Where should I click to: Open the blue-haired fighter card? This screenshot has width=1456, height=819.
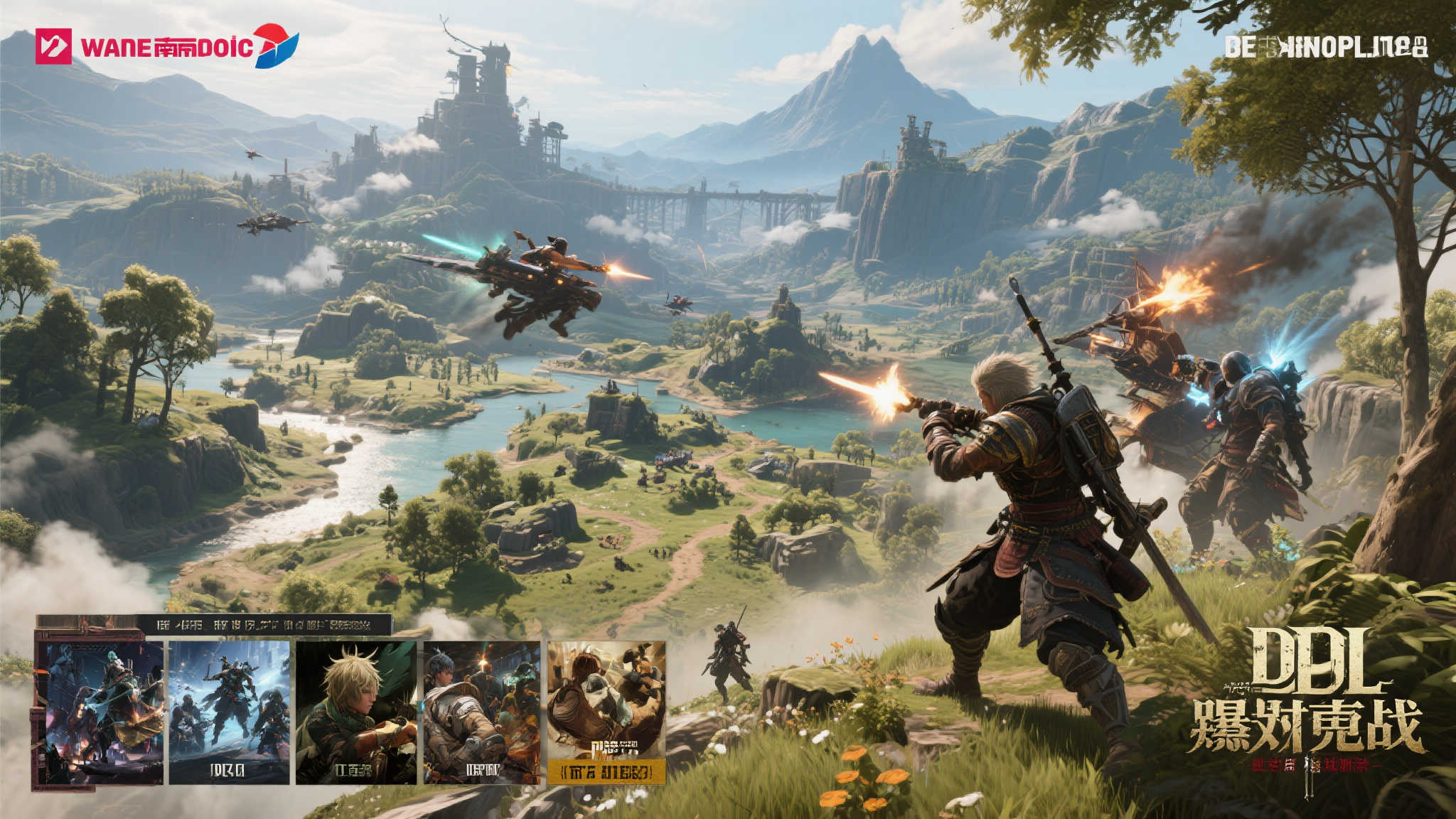tap(482, 711)
